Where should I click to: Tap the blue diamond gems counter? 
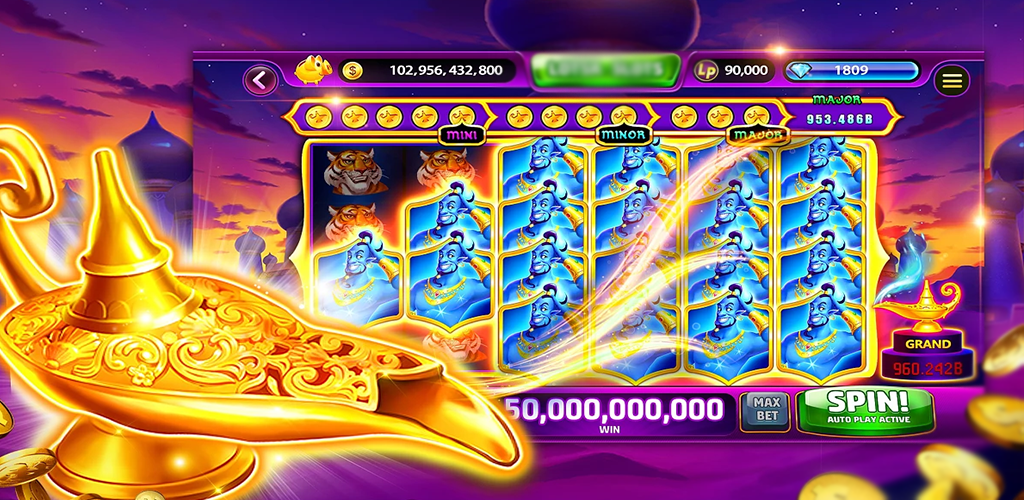click(852, 70)
